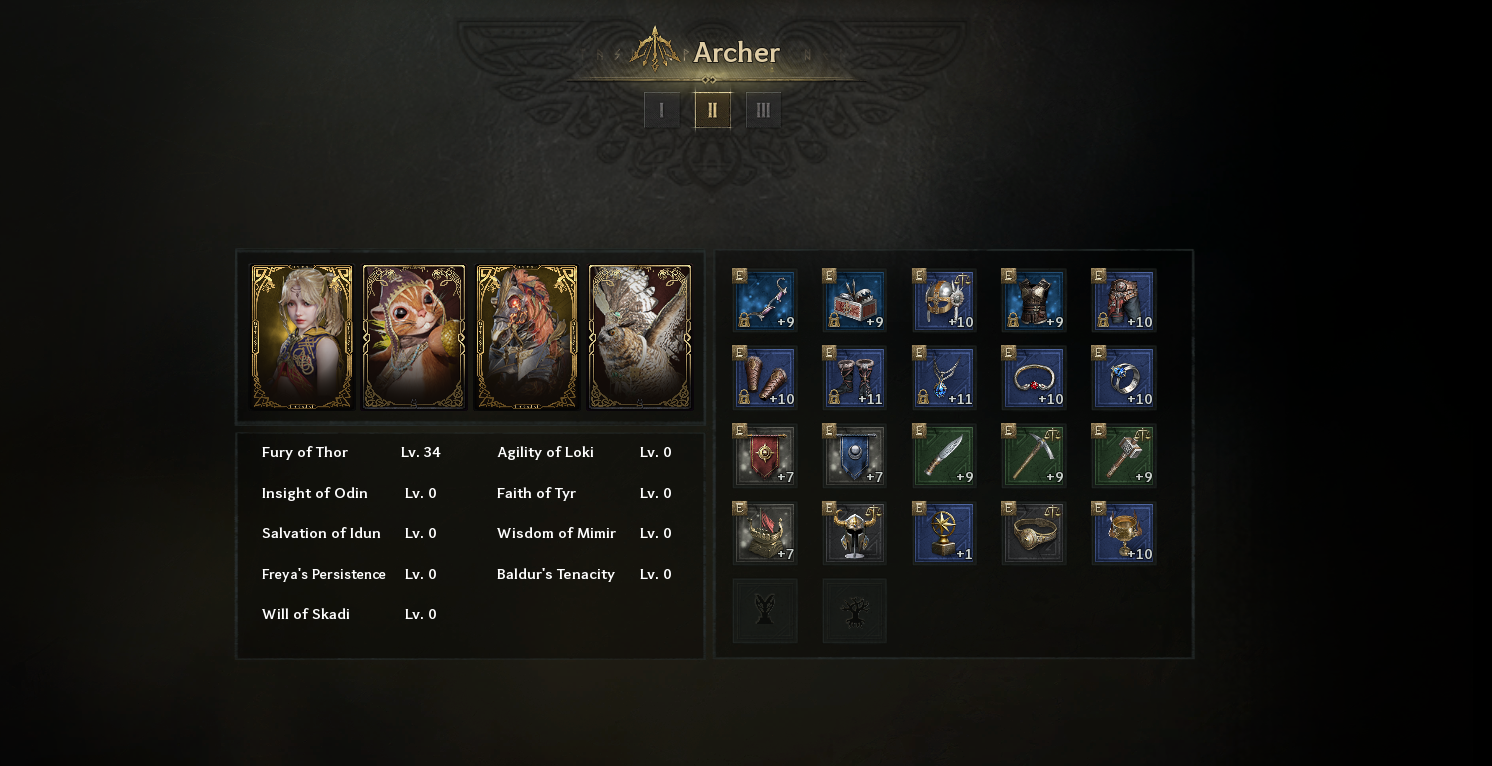Select preset tab II
Image resolution: width=1492 pixels, height=766 pixels.
[713, 110]
